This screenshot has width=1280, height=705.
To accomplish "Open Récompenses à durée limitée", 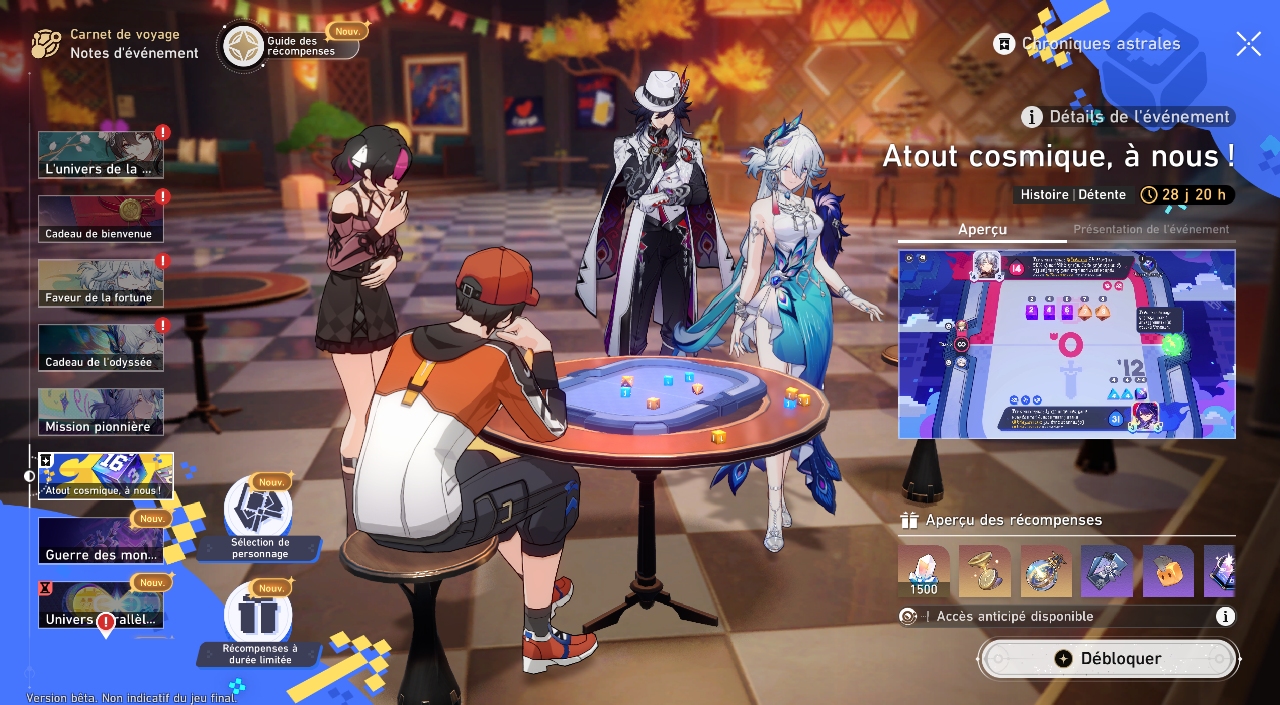I will click(258, 623).
